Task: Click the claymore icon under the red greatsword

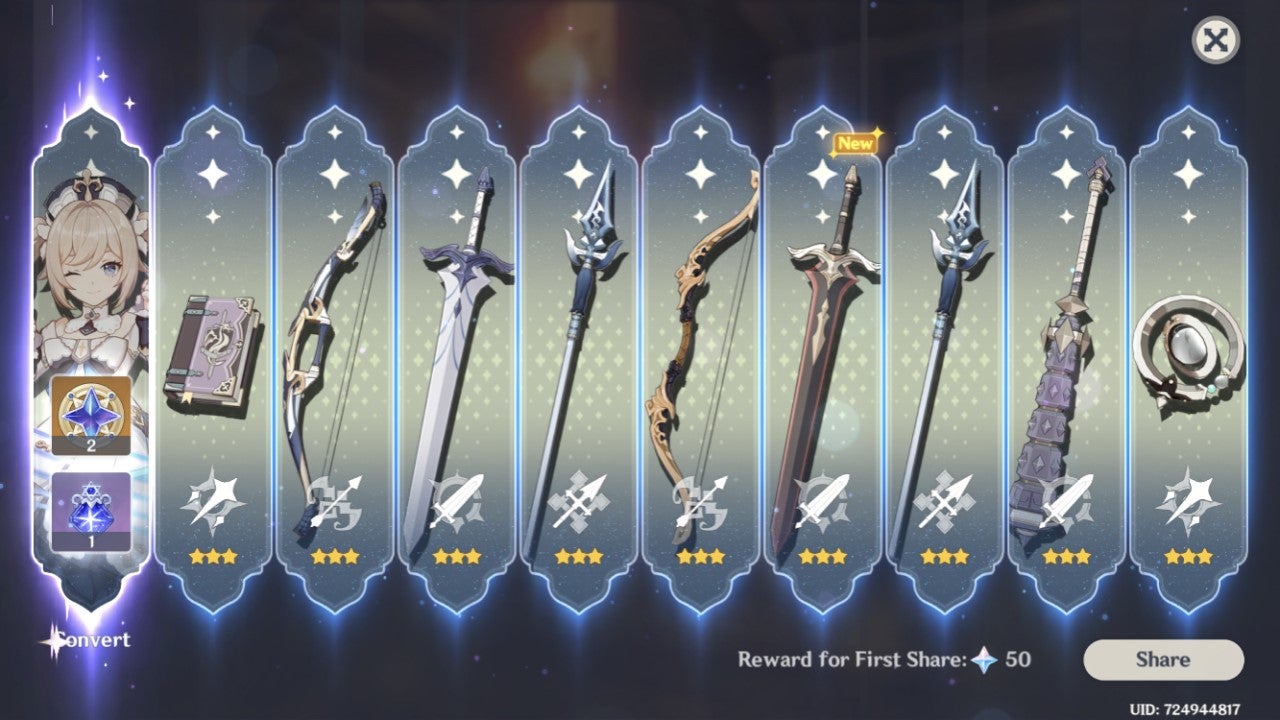Action: coord(822,500)
